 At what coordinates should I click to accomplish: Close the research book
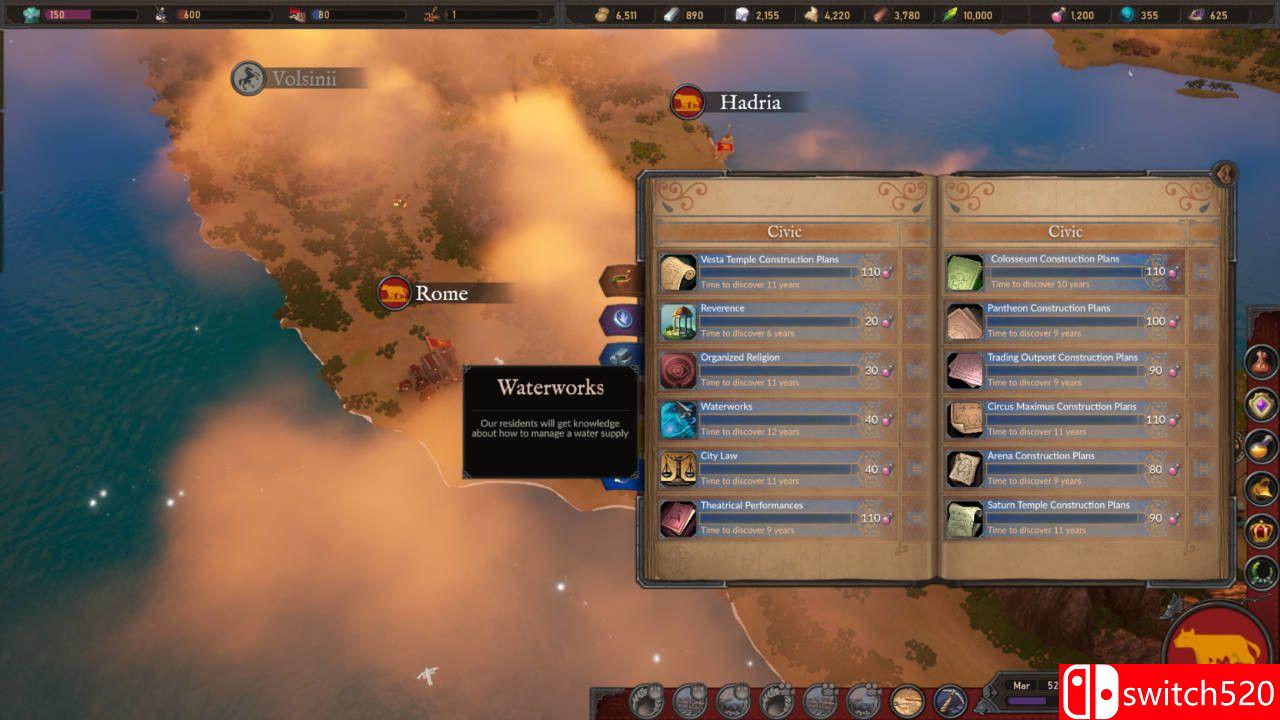coord(1224,174)
